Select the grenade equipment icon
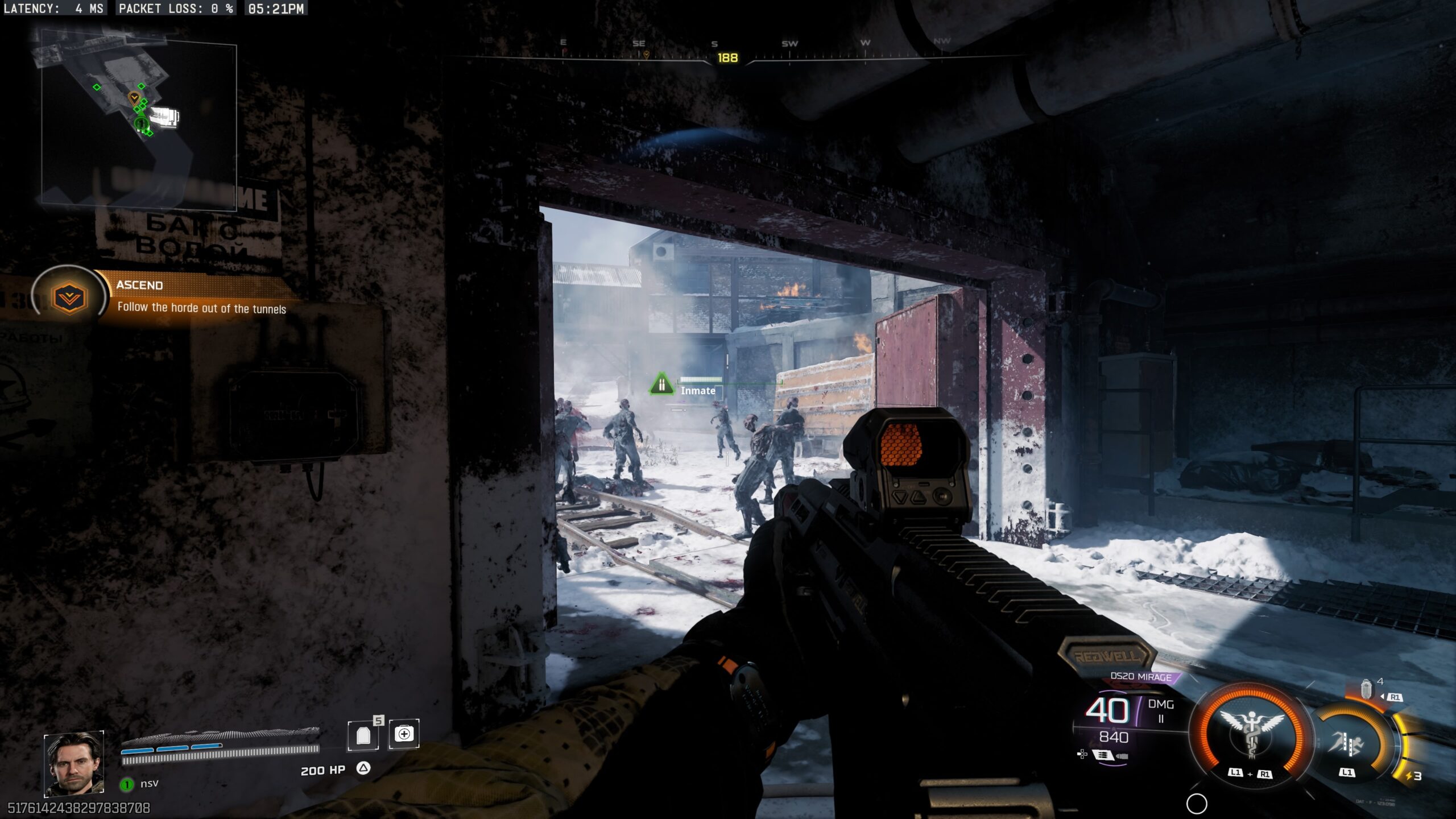The height and width of the screenshot is (819, 1456). [1366, 689]
